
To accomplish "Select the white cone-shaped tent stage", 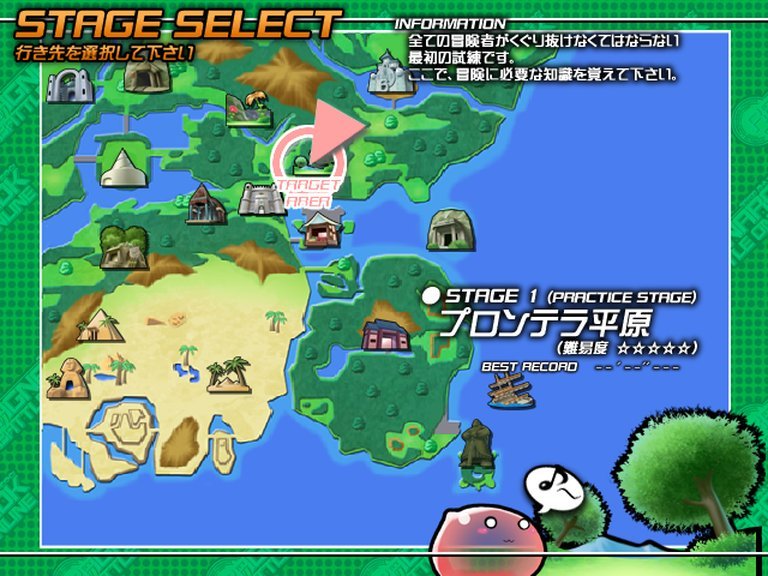I will (123, 166).
